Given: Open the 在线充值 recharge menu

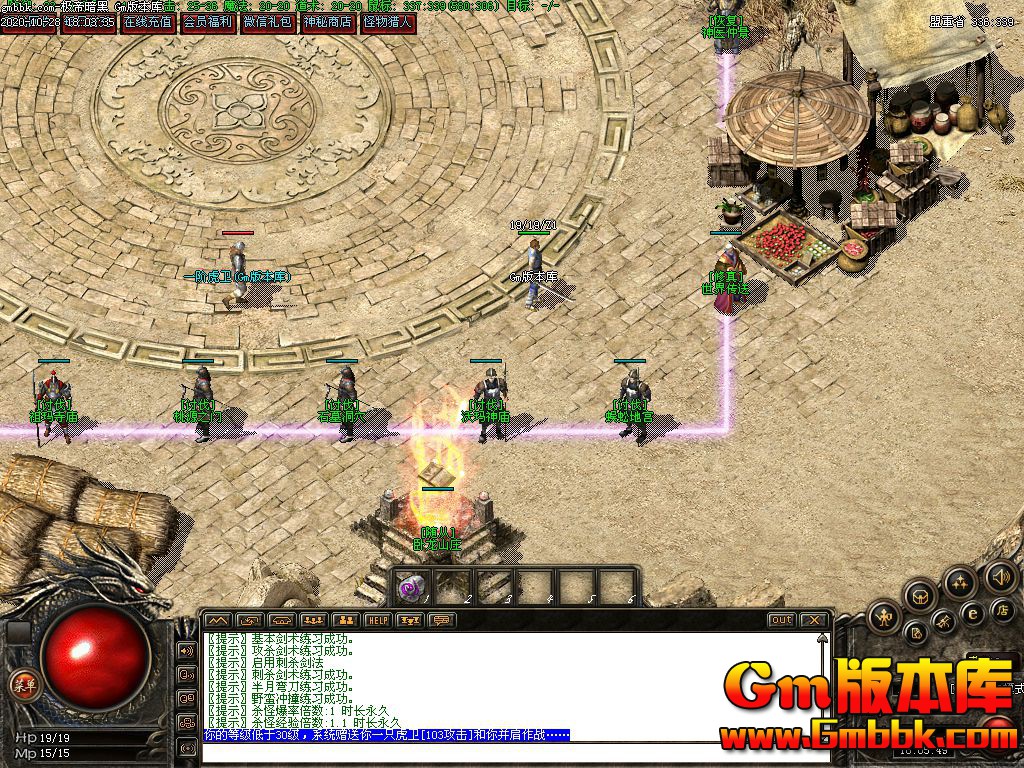Looking at the screenshot, I should coord(148,22).
